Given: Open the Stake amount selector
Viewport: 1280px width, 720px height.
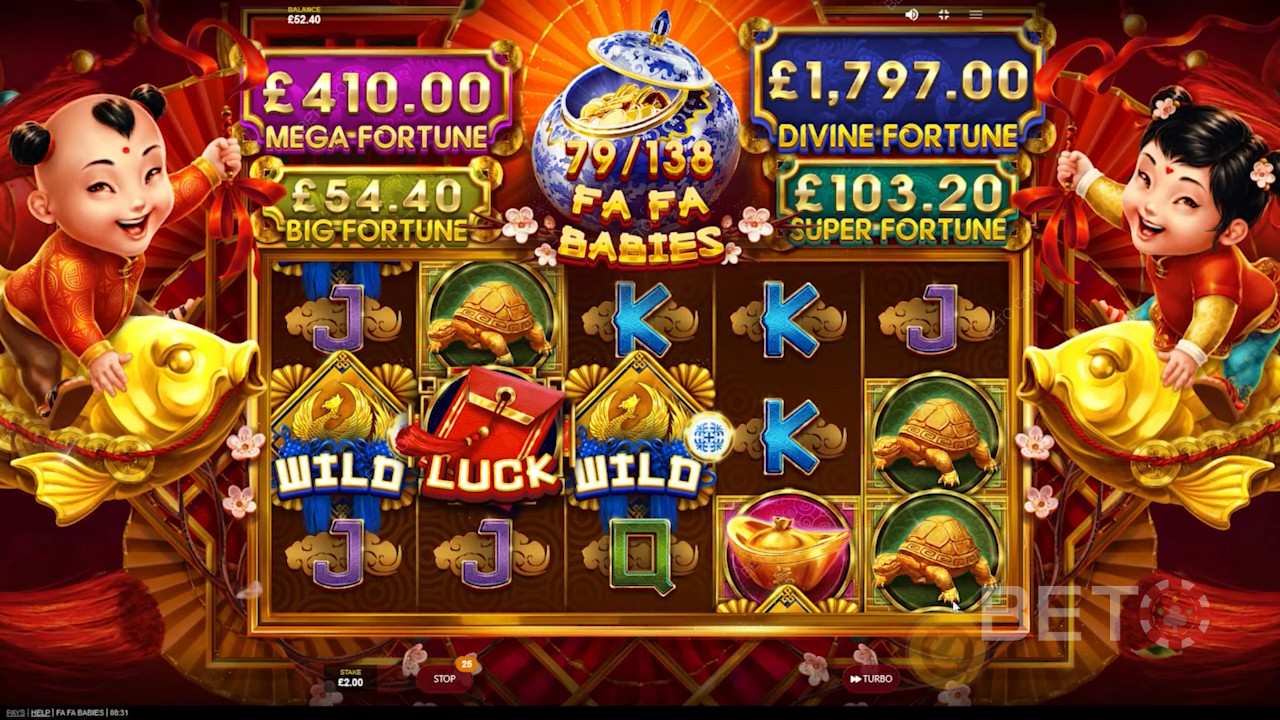Looking at the screenshot, I should point(350,679).
